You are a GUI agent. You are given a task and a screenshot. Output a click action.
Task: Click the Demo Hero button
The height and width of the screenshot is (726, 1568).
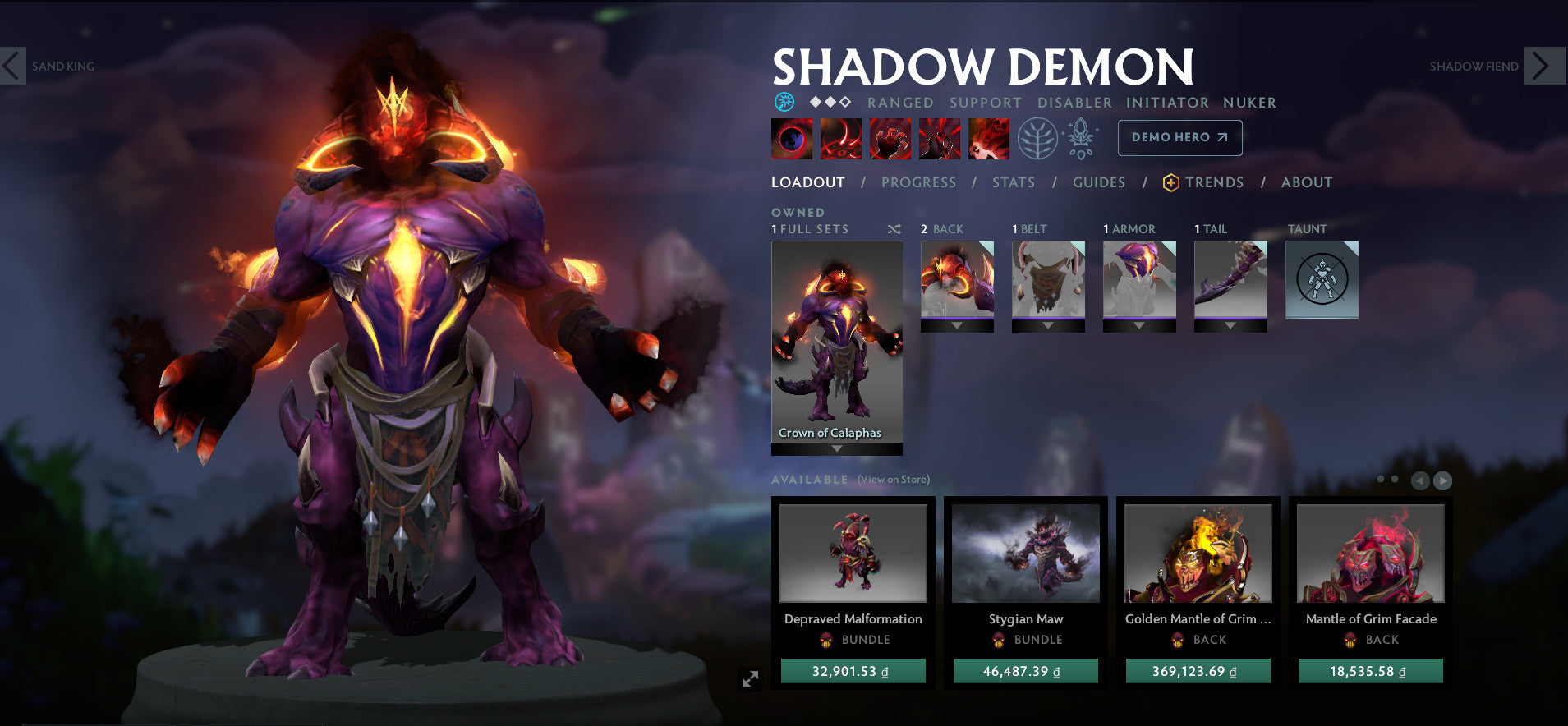tap(1179, 137)
